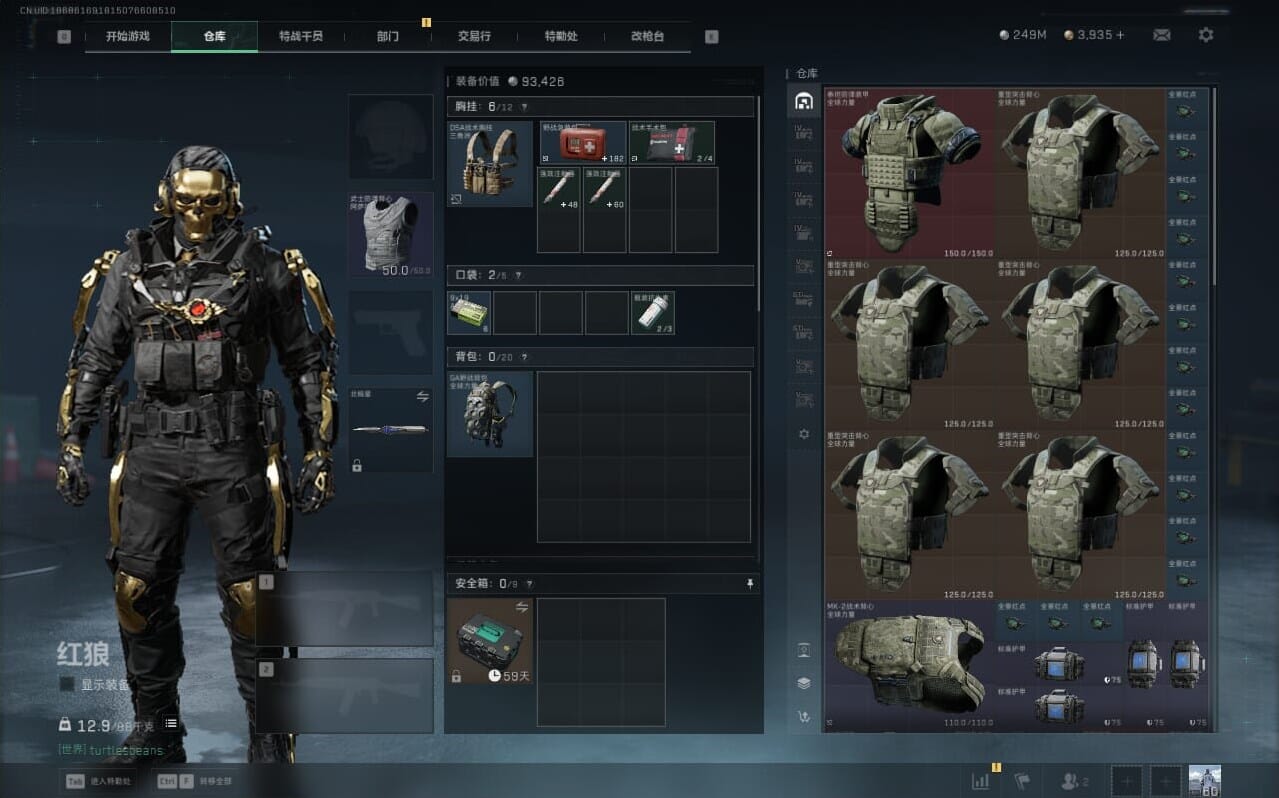Select the MK-2 tactical vest in warehouse
The image size is (1279, 798).
point(908,663)
